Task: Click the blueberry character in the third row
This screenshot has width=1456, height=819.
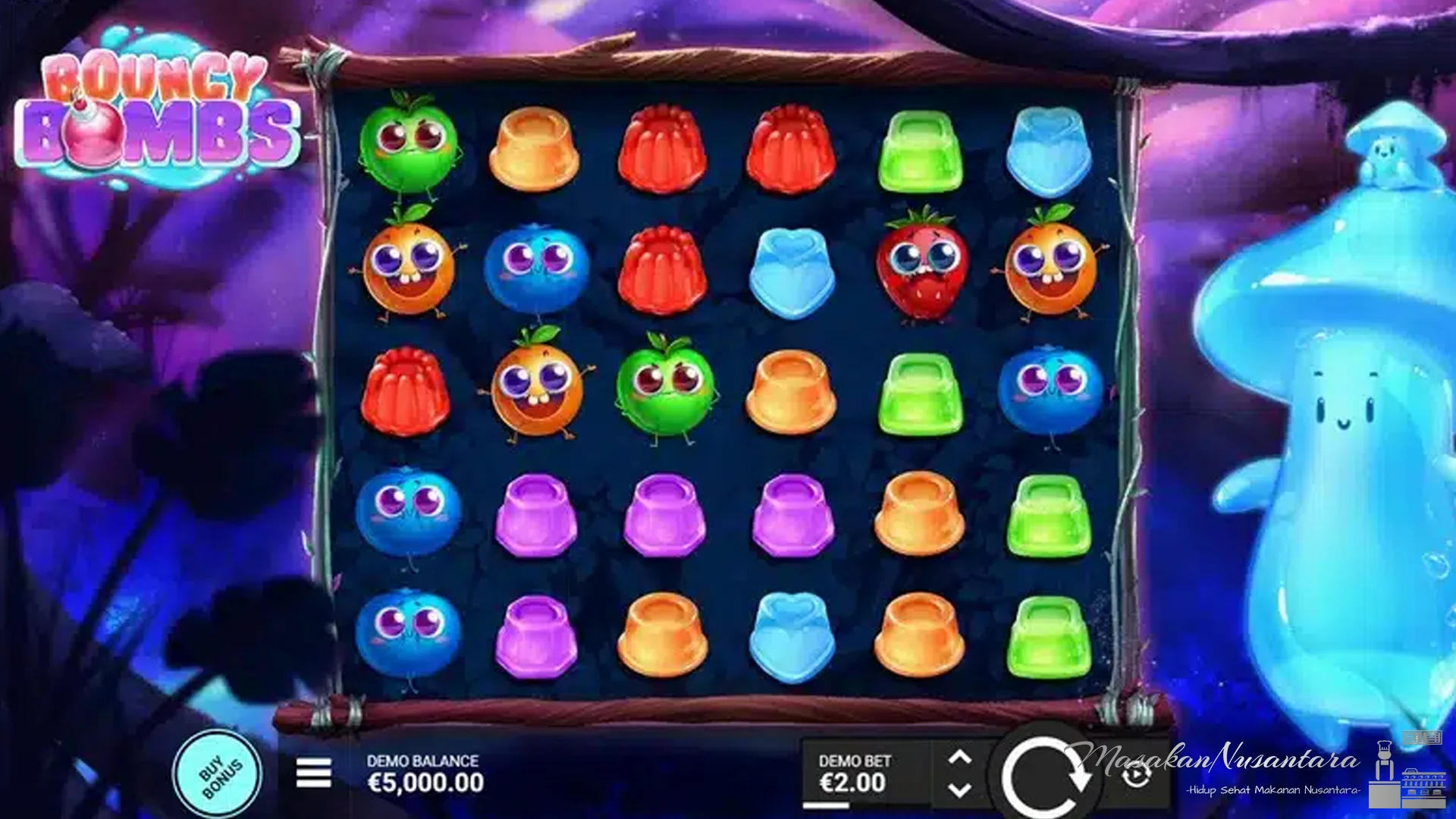Action: pyautogui.click(x=1050, y=394)
